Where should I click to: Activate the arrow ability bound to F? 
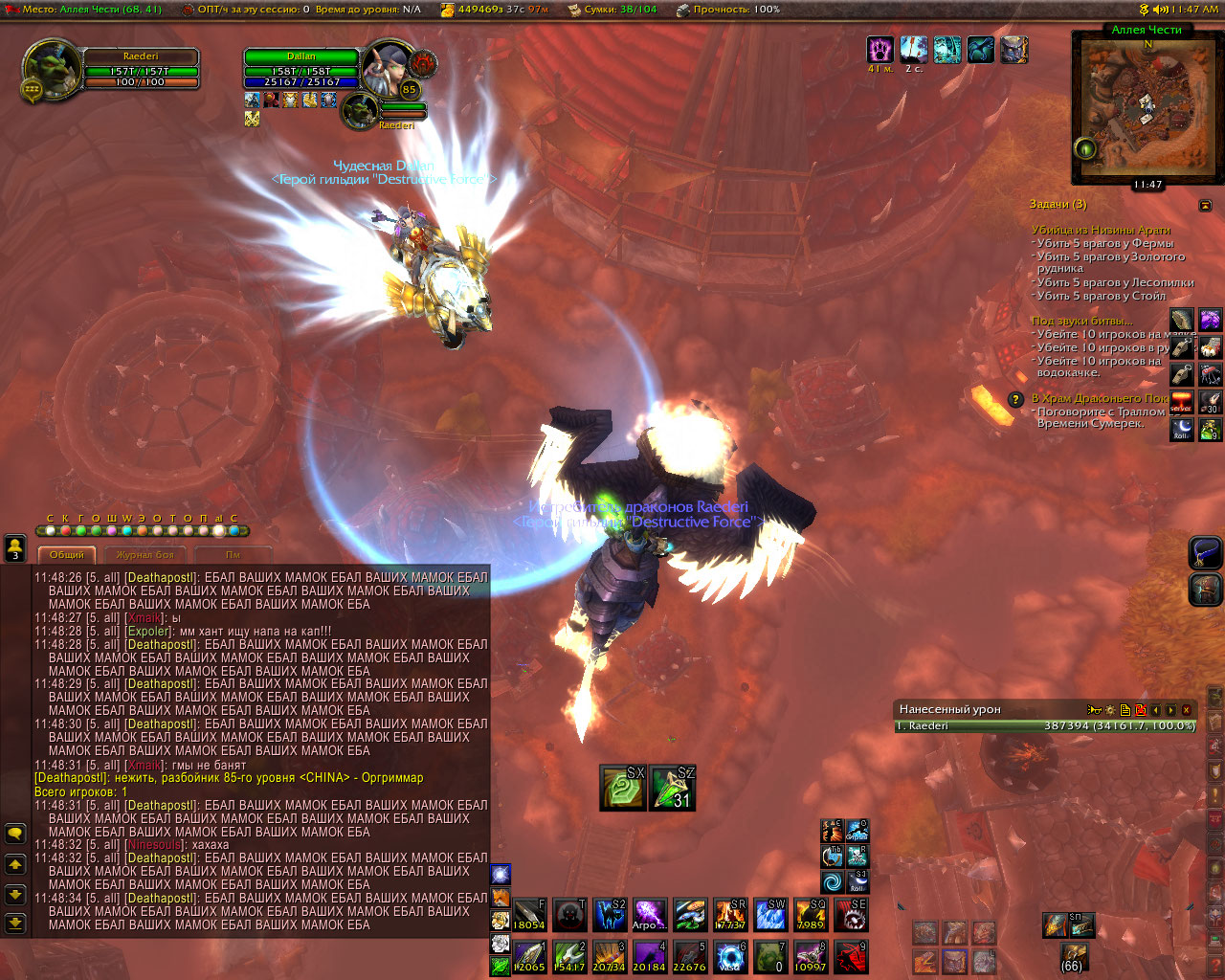[529, 915]
